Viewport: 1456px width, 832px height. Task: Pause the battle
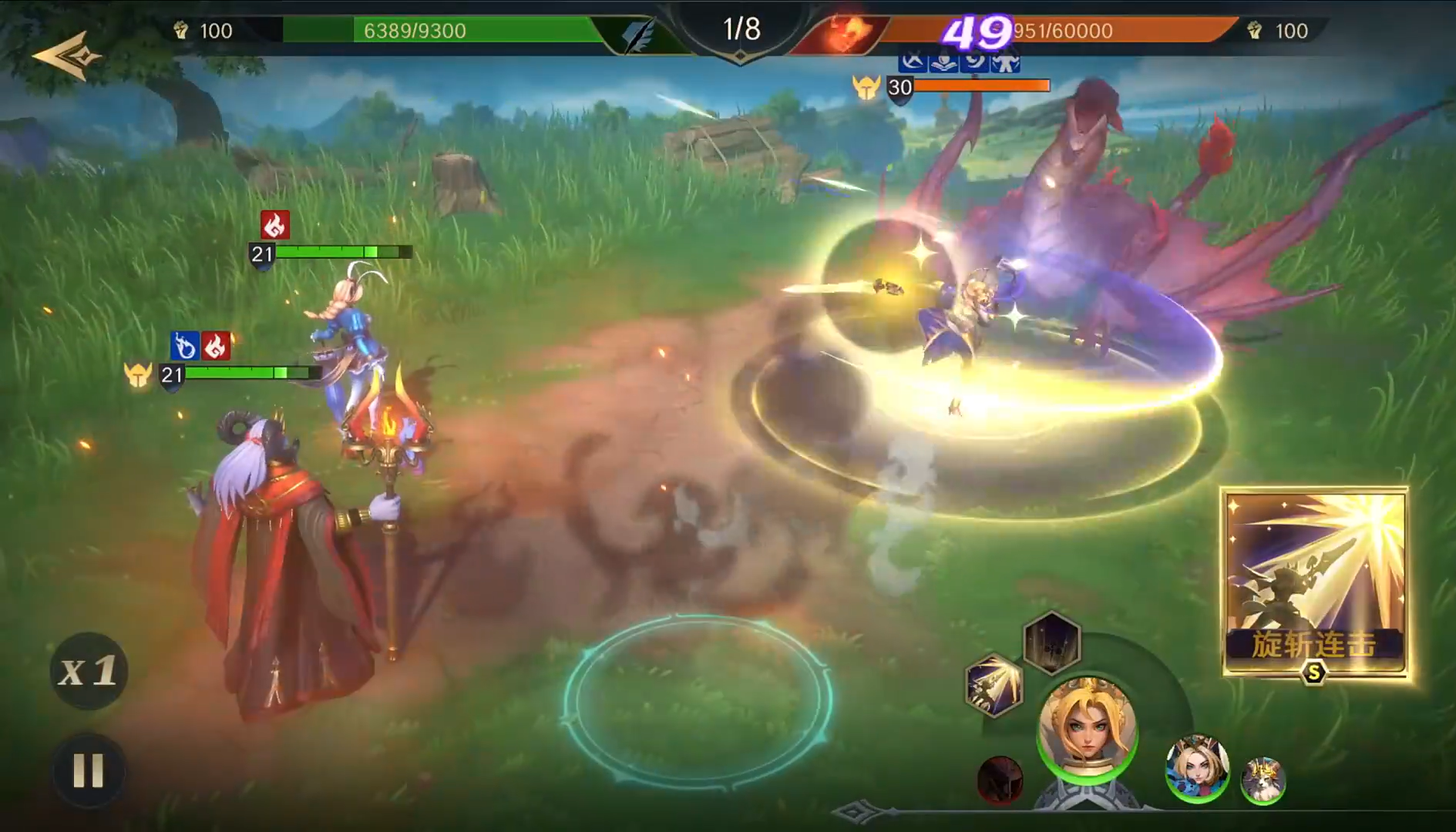click(x=88, y=770)
